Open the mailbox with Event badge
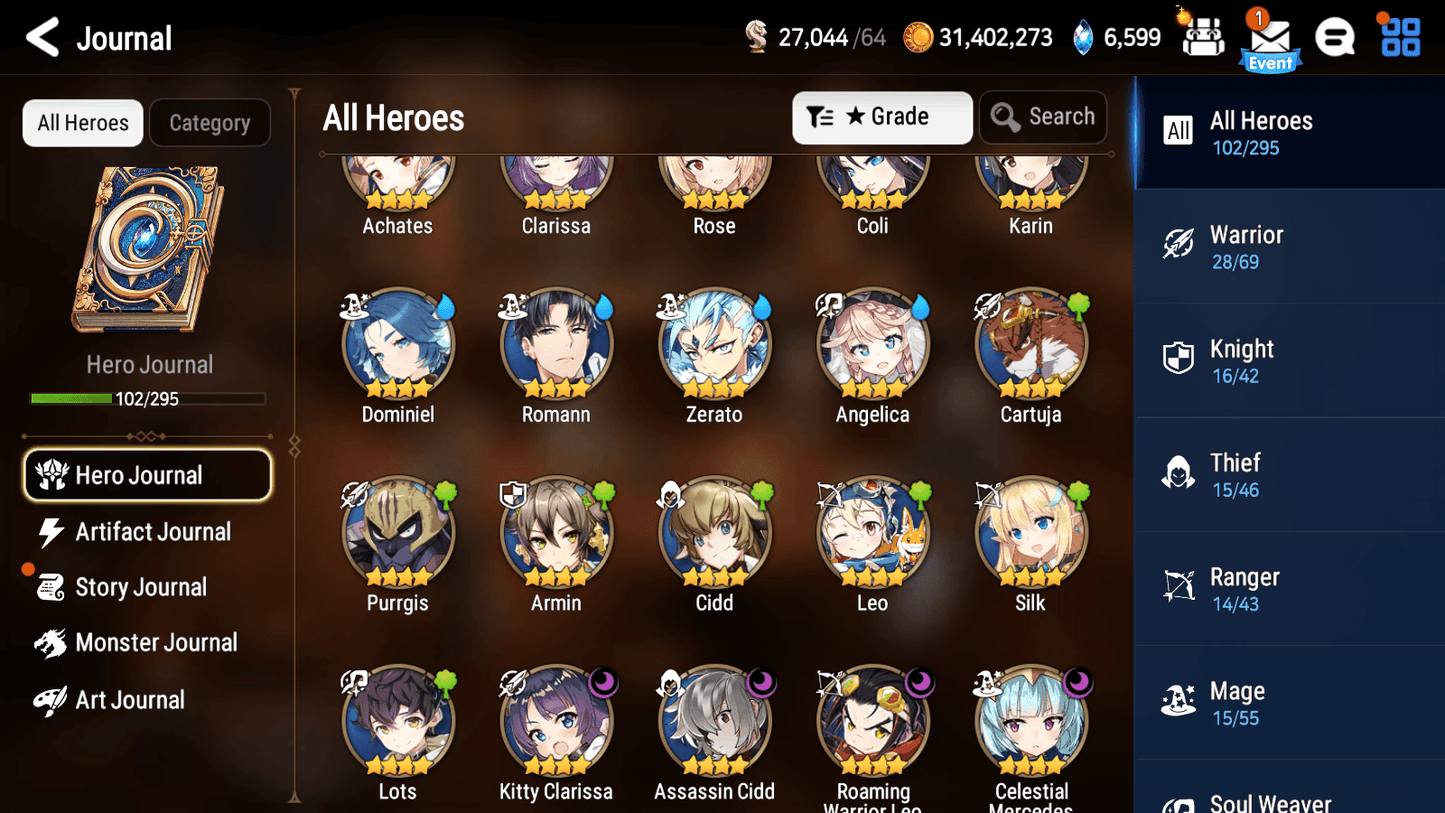Image resolution: width=1445 pixels, height=813 pixels. [x=1270, y=37]
